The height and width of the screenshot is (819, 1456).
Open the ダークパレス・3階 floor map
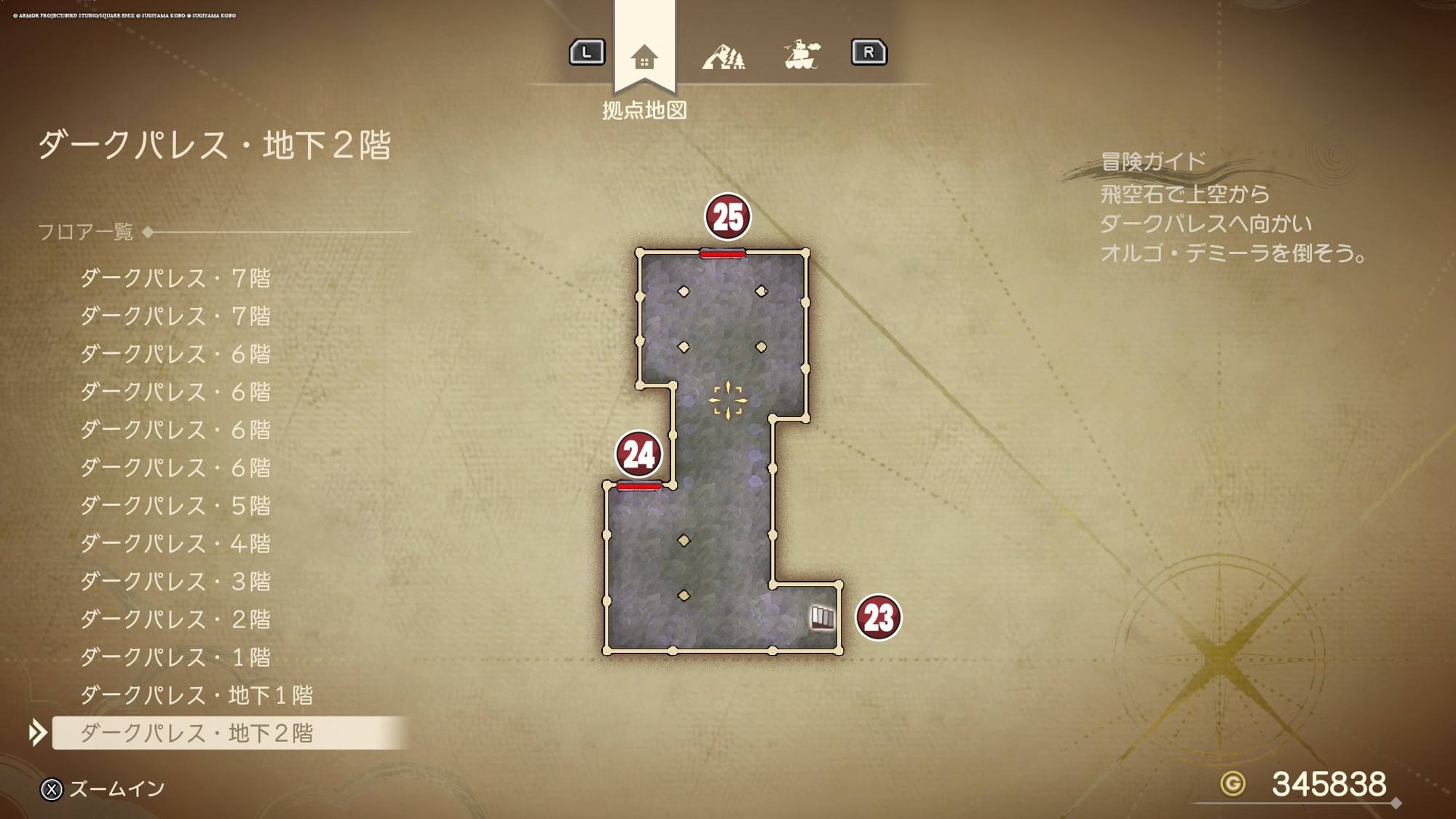(x=175, y=581)
